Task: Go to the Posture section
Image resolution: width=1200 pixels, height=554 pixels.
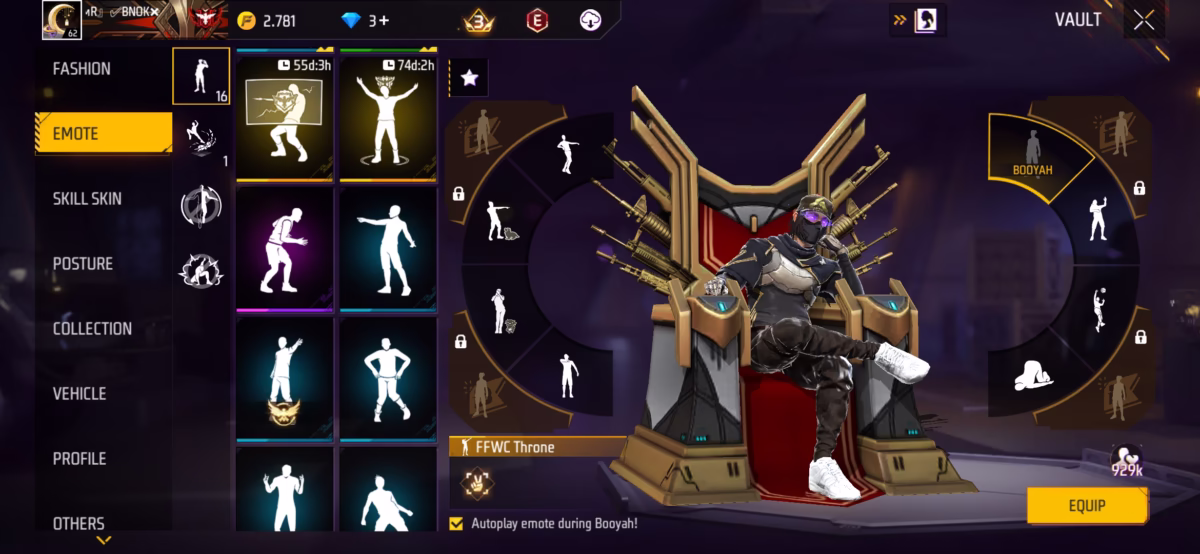Action: point(83,264)
